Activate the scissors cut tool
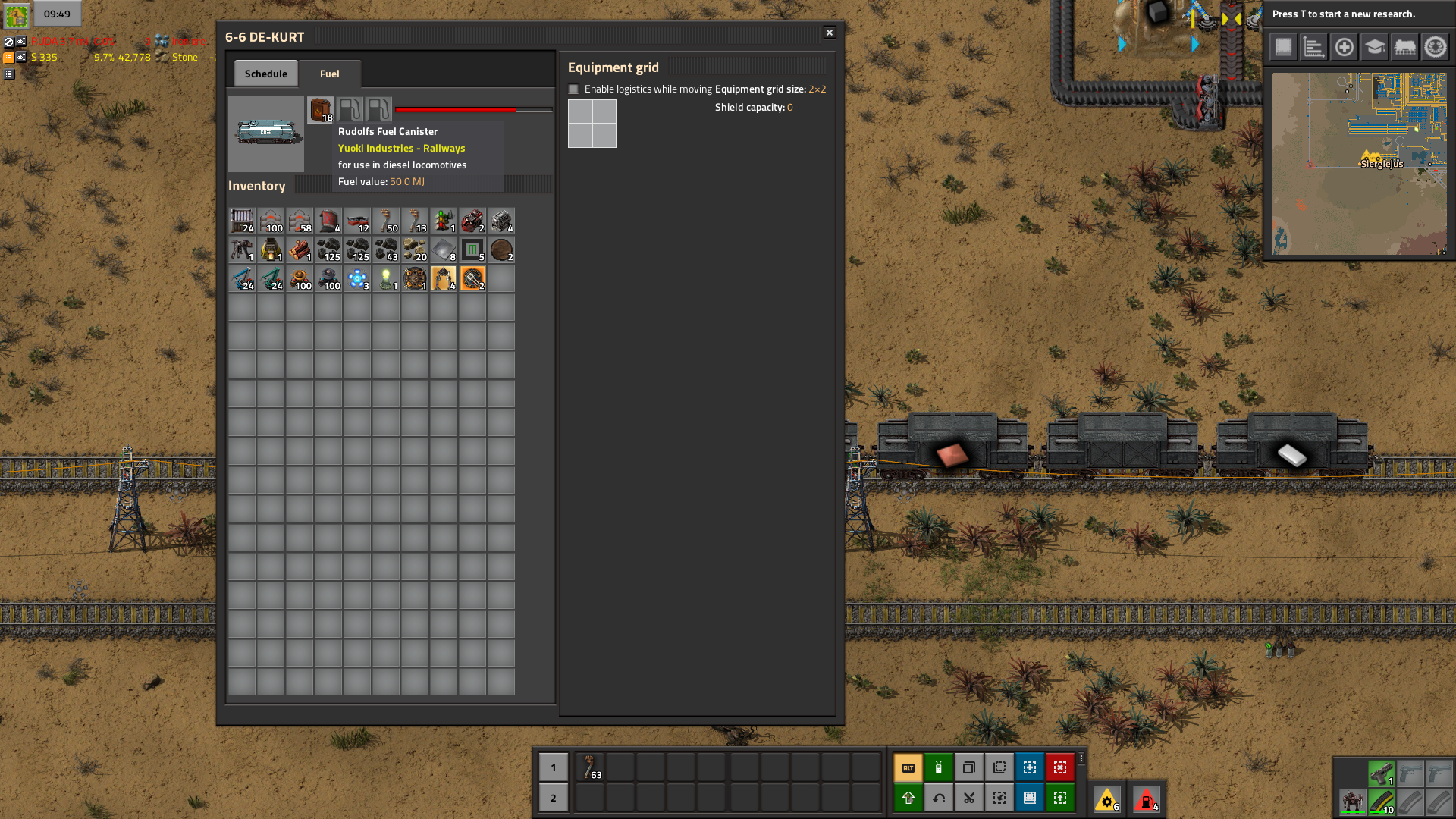The height and width of the screenshot is (819, 1456). (969, 798)
